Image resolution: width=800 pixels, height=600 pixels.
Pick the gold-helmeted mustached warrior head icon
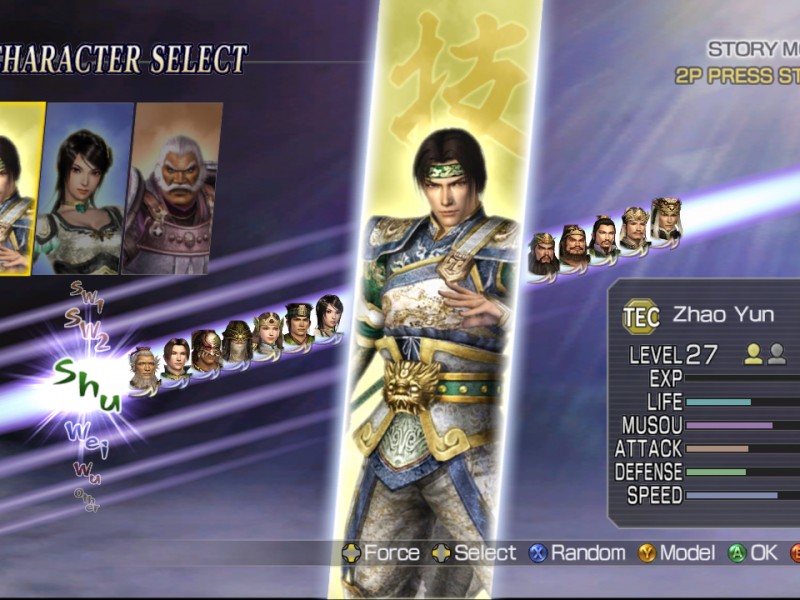[x=635, y=229]
